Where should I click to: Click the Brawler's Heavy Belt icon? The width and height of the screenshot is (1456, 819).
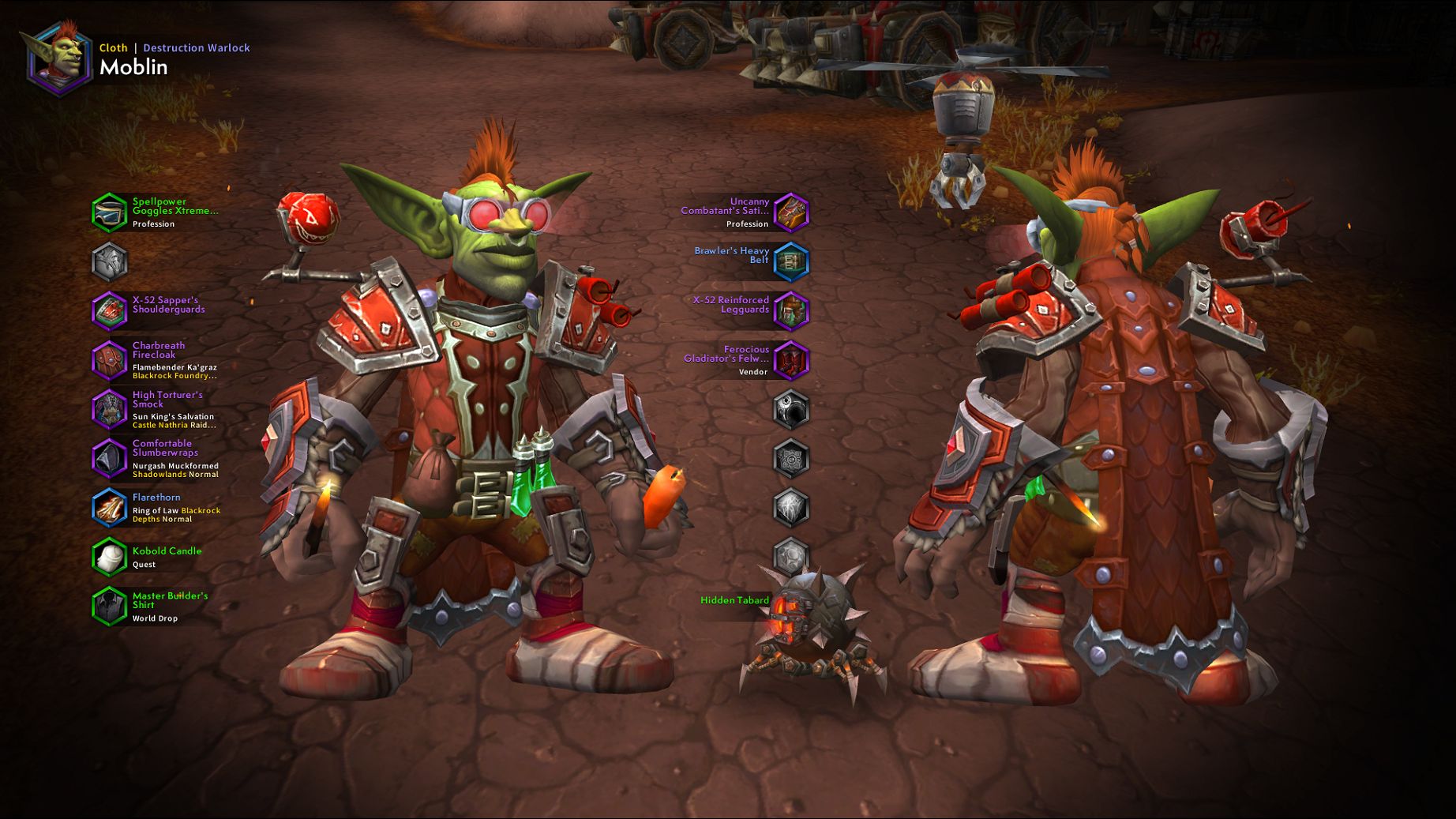[x=792, y=261]
